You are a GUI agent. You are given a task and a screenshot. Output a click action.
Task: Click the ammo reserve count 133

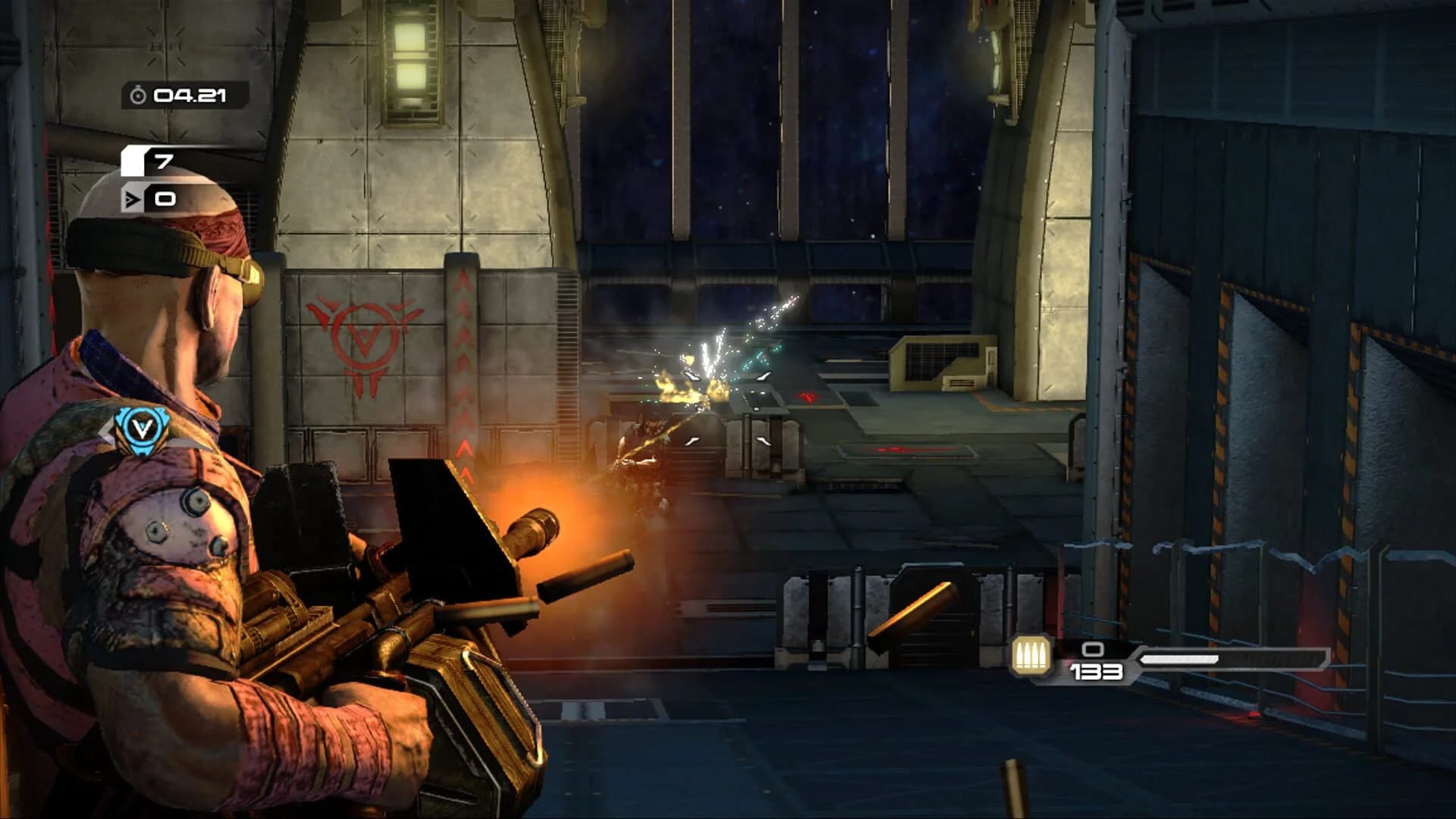tap(1096, 670)
